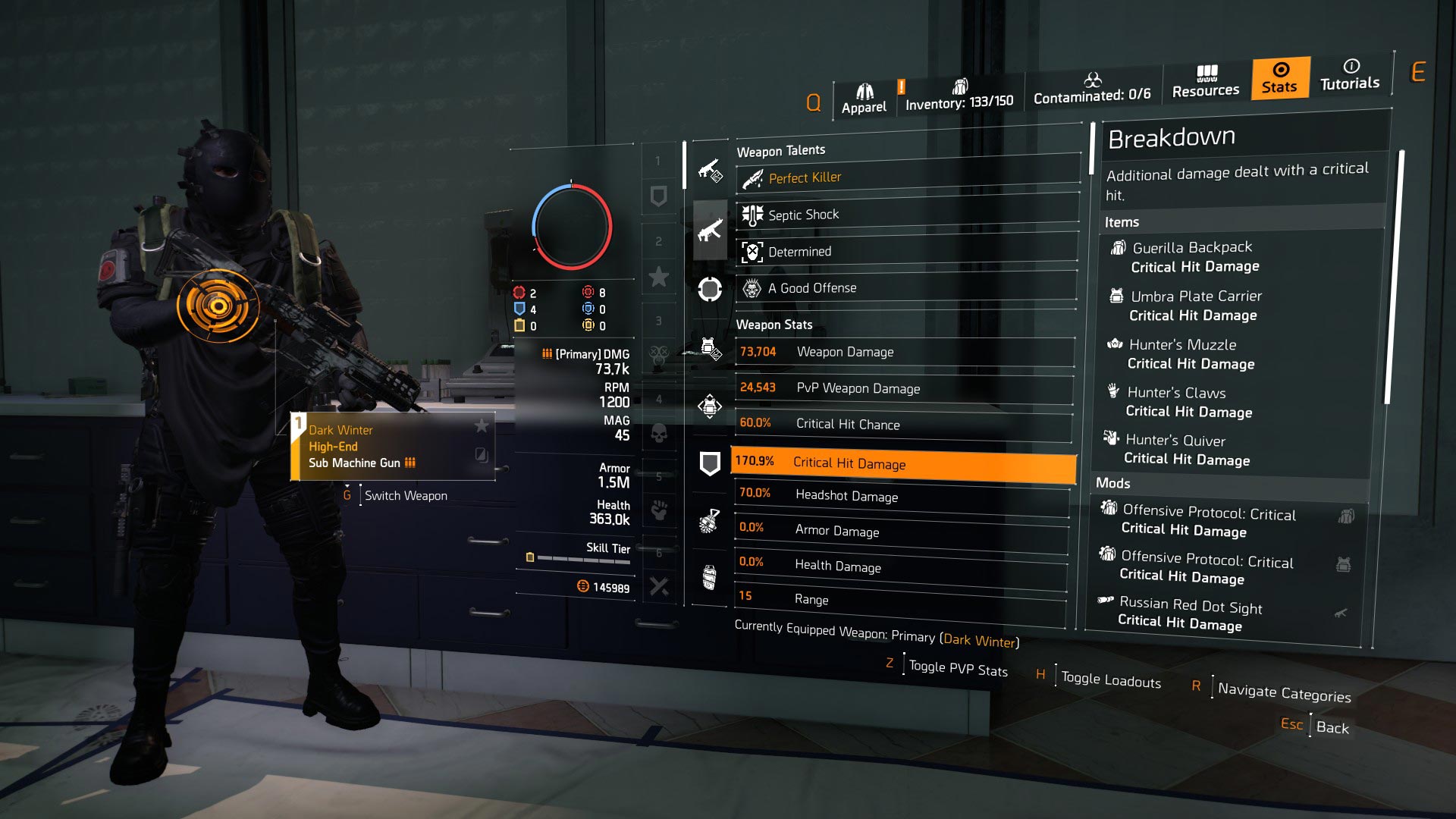Image resolution: width=1456 pixels, height=819 pixels.
Task: Click the Dark Winter weapon name link
Action: [980, 641]
